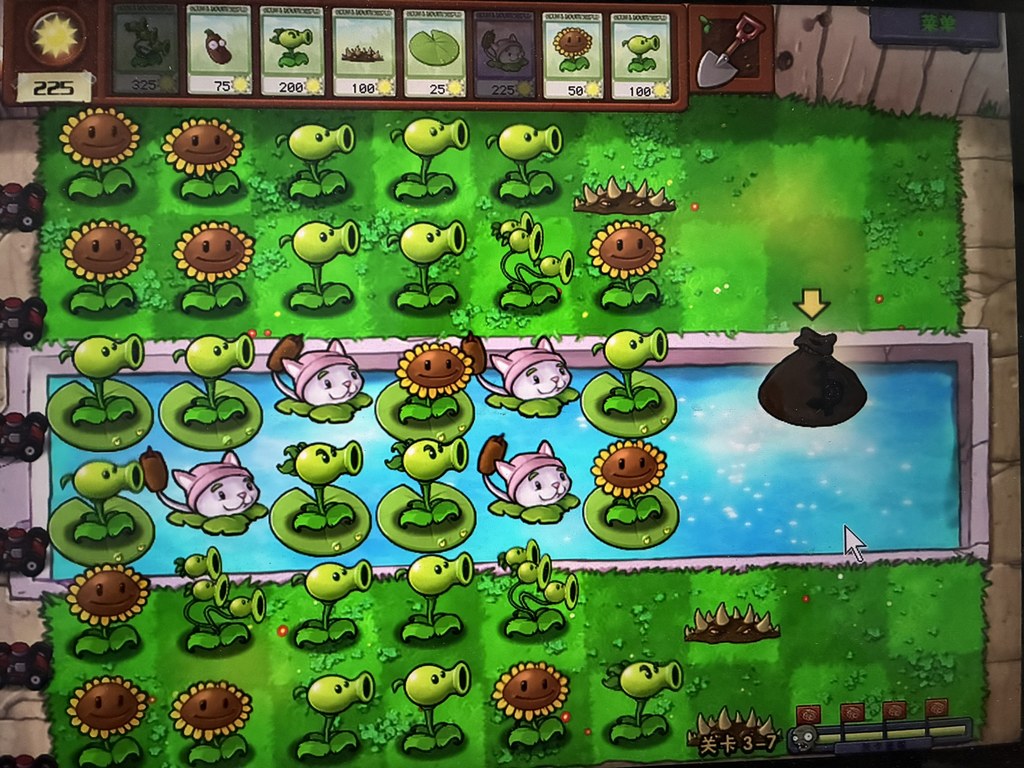
Task: Pick the Lily Pad seed packet
Action: tap(434, 50)
